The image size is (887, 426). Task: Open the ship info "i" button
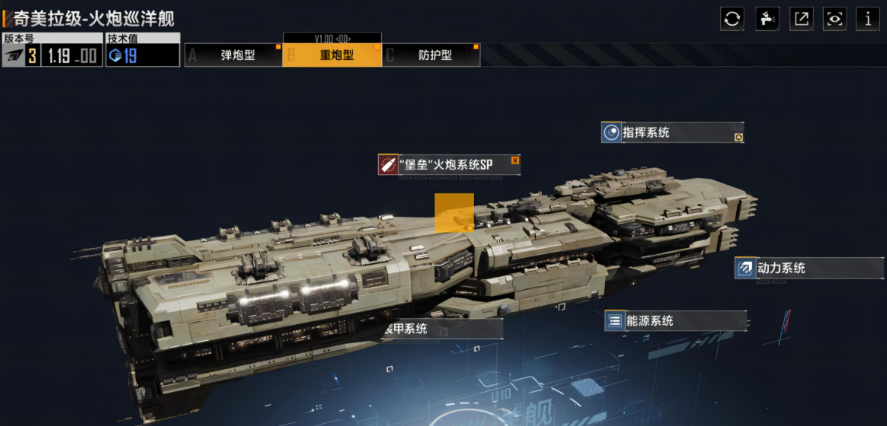pyautogui.click(x=868, y=19)
